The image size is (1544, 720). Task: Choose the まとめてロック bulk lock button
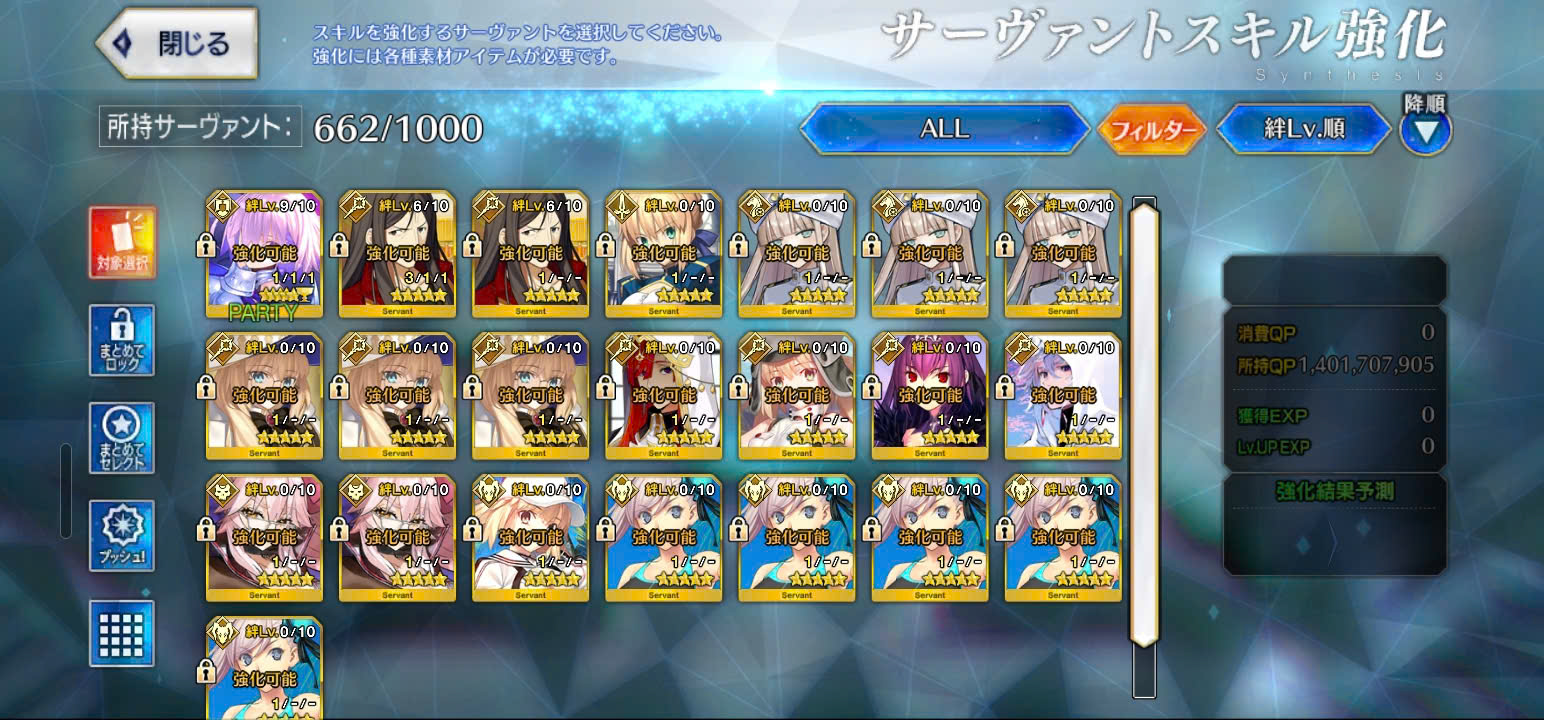point(122,340)
